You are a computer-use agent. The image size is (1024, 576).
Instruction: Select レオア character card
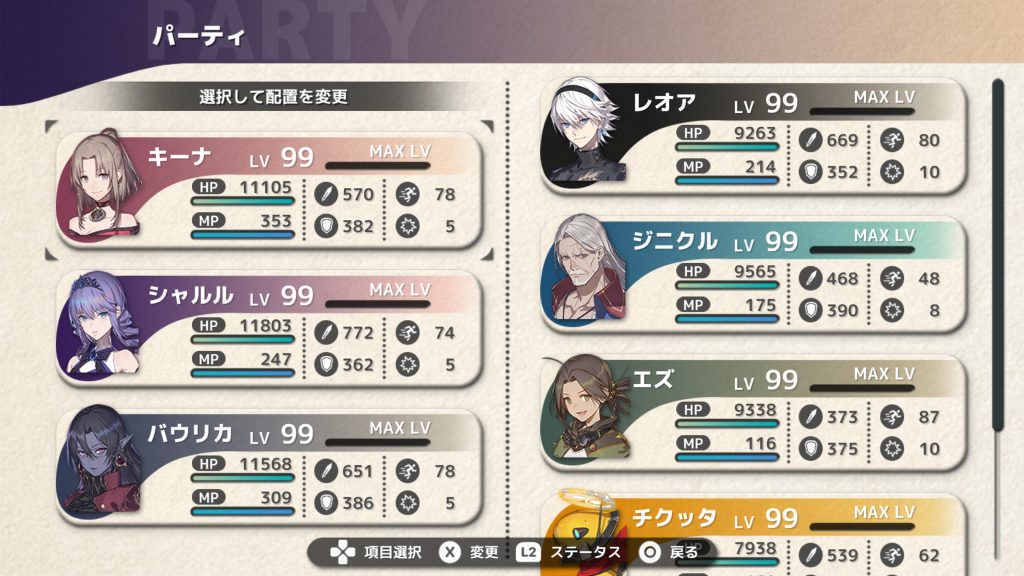tap(755, 133)
